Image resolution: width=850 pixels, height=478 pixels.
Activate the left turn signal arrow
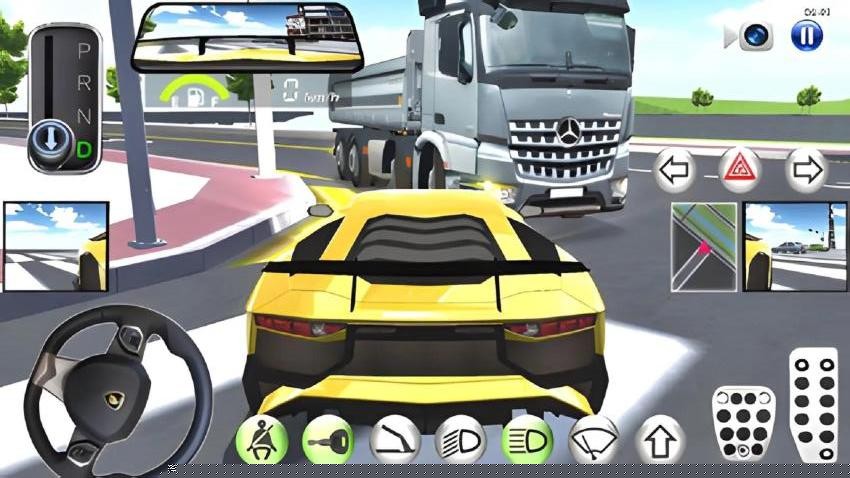(x=675, y=170)
